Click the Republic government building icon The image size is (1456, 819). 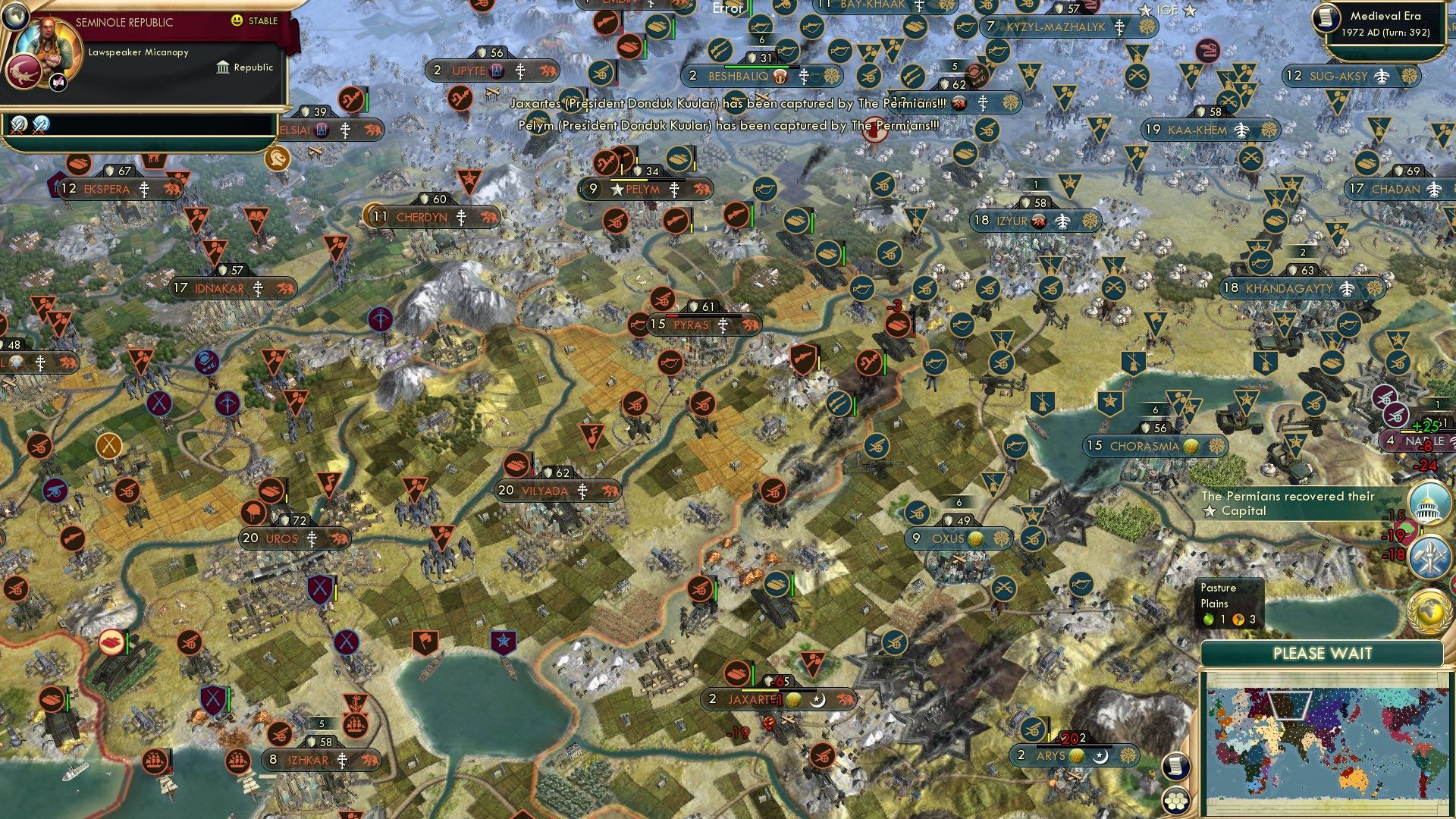click(x=223, y=68)
